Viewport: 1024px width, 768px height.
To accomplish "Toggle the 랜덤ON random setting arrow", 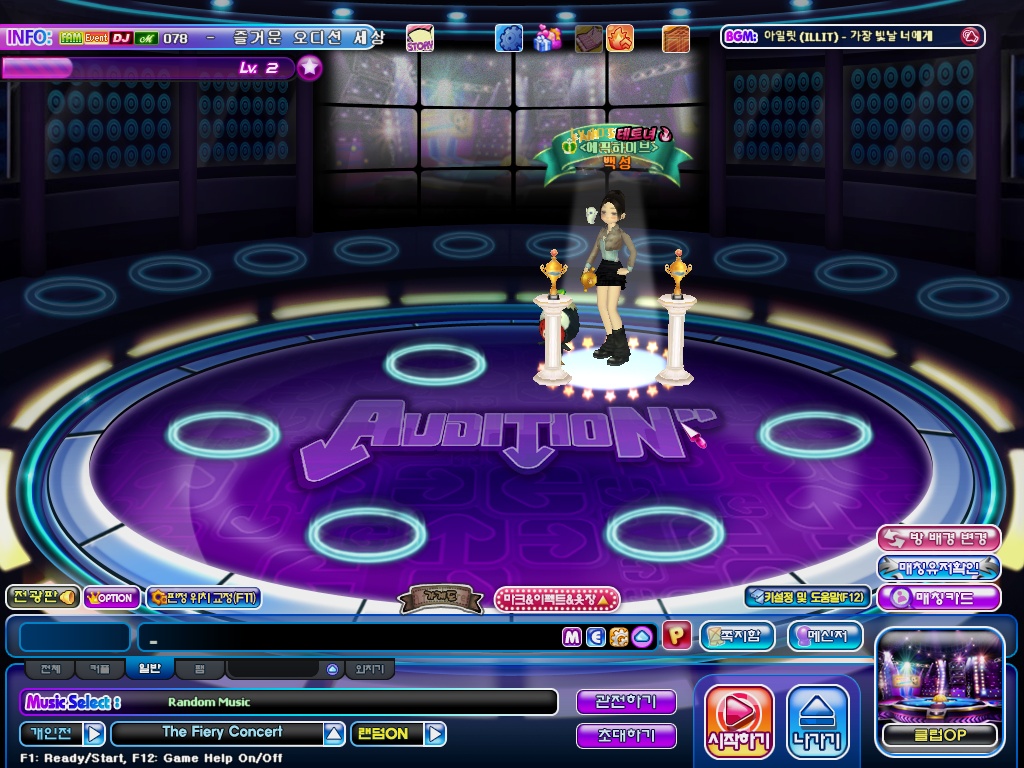I will [x=434, y=734].
